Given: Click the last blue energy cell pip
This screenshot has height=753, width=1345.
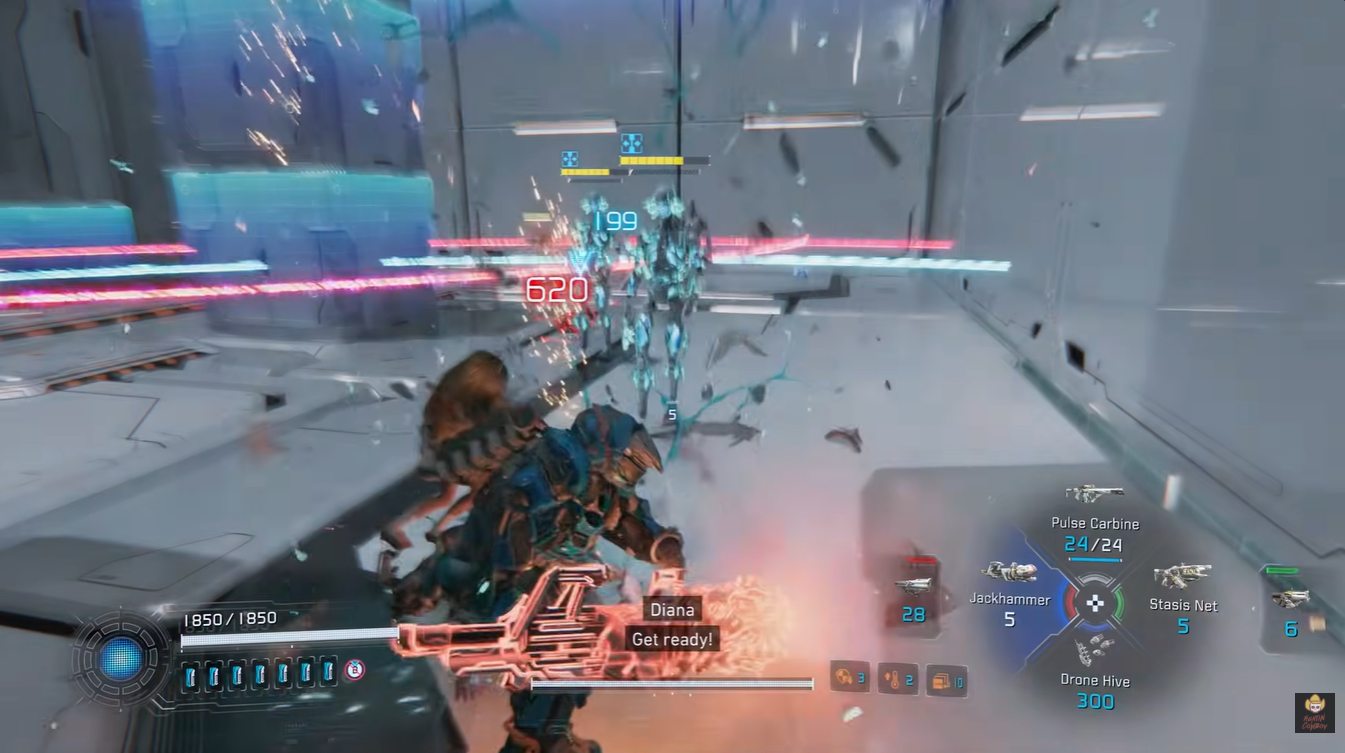Looking at the screenshot, I should tap(328, 675).
